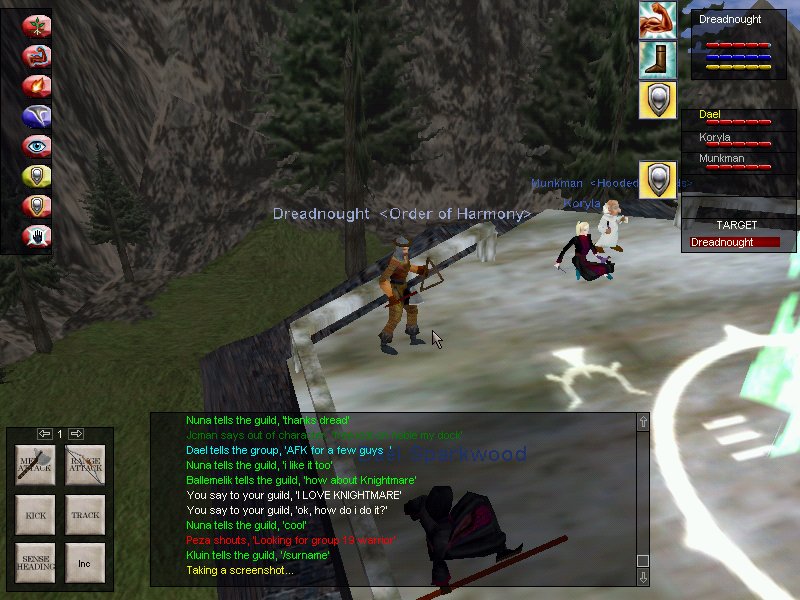800x600 pixels.
Task: Go to the previous hotbar page arrow
Action: pyautogui.click(x=44, y=433)
